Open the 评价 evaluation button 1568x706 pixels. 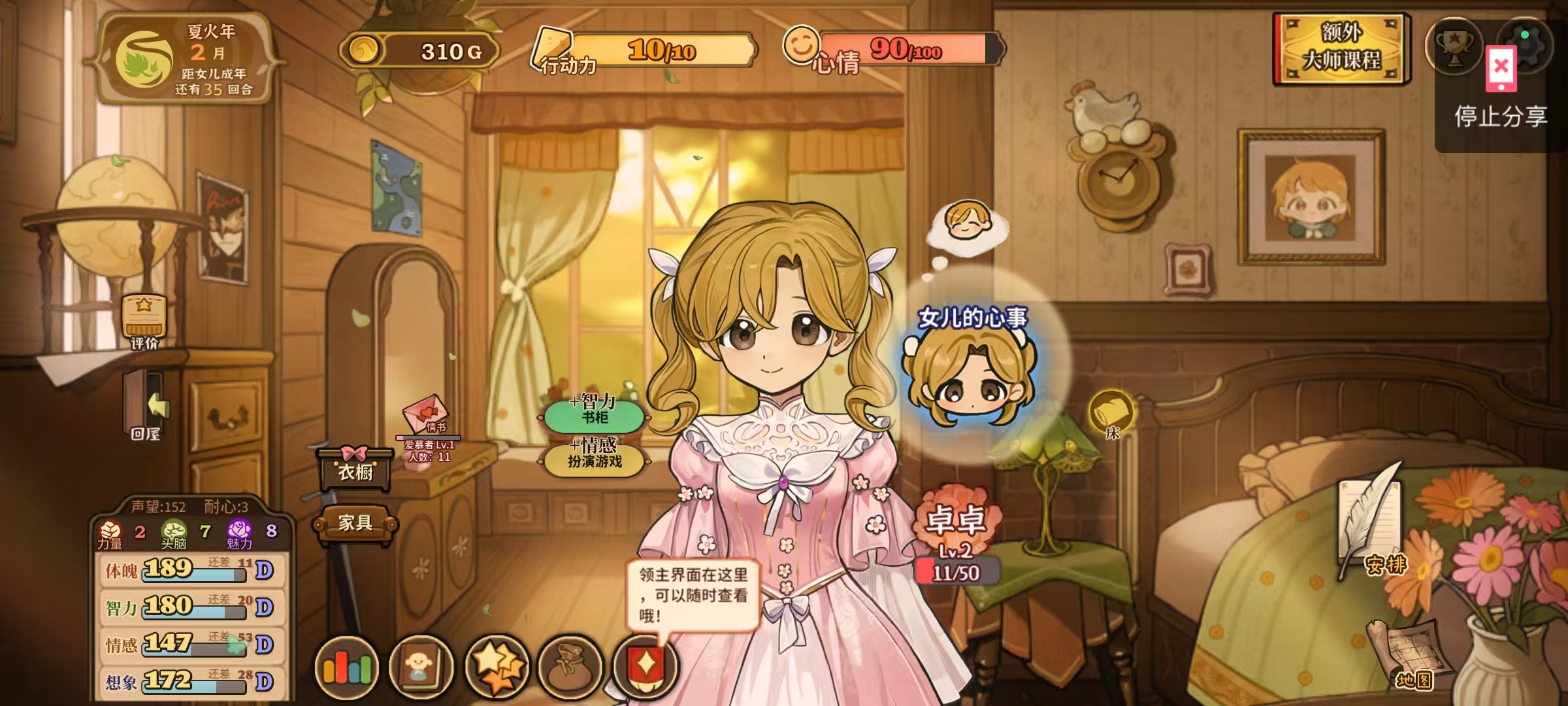(x=144, y=320)
